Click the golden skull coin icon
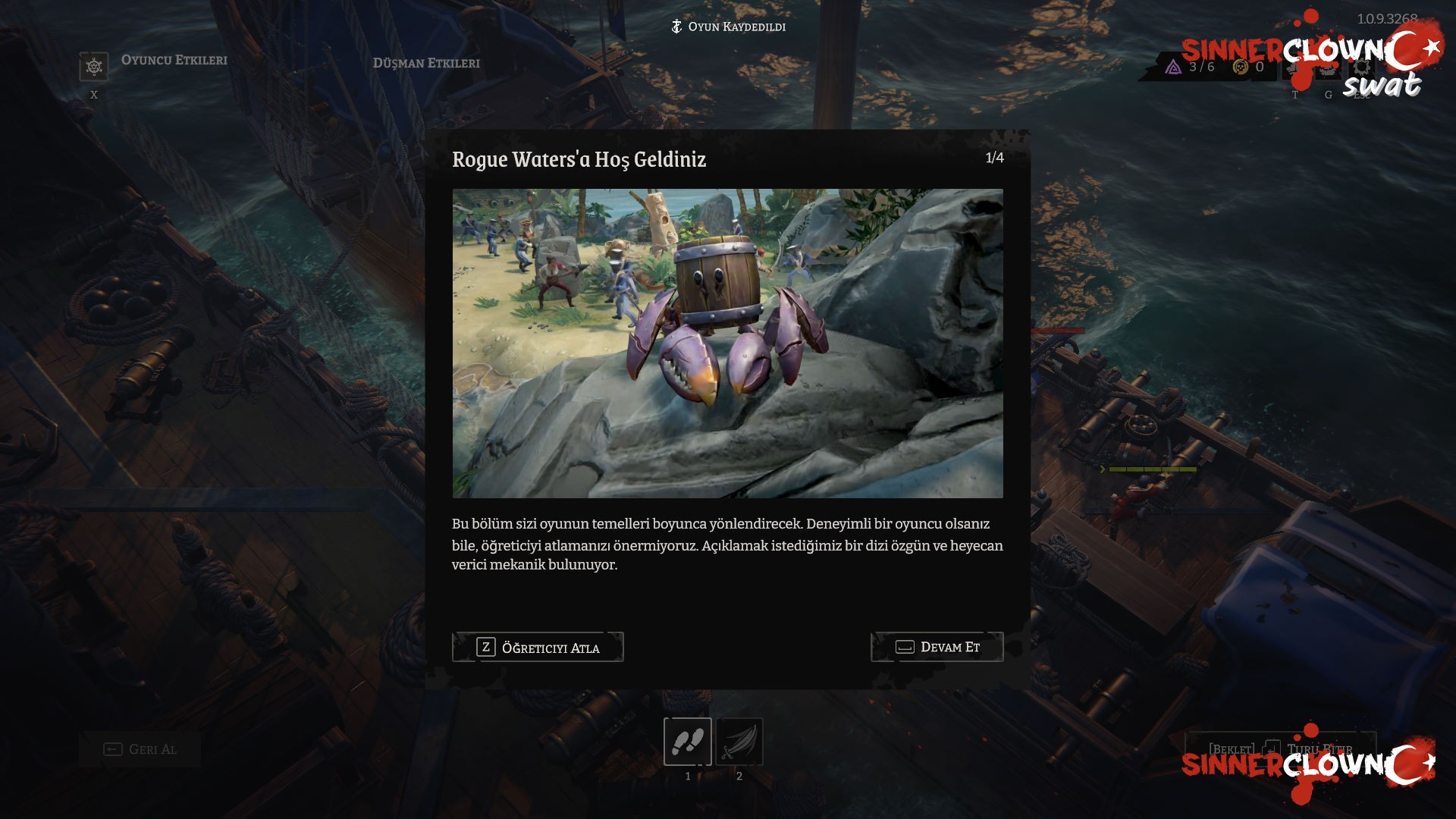 point(1238,67)
